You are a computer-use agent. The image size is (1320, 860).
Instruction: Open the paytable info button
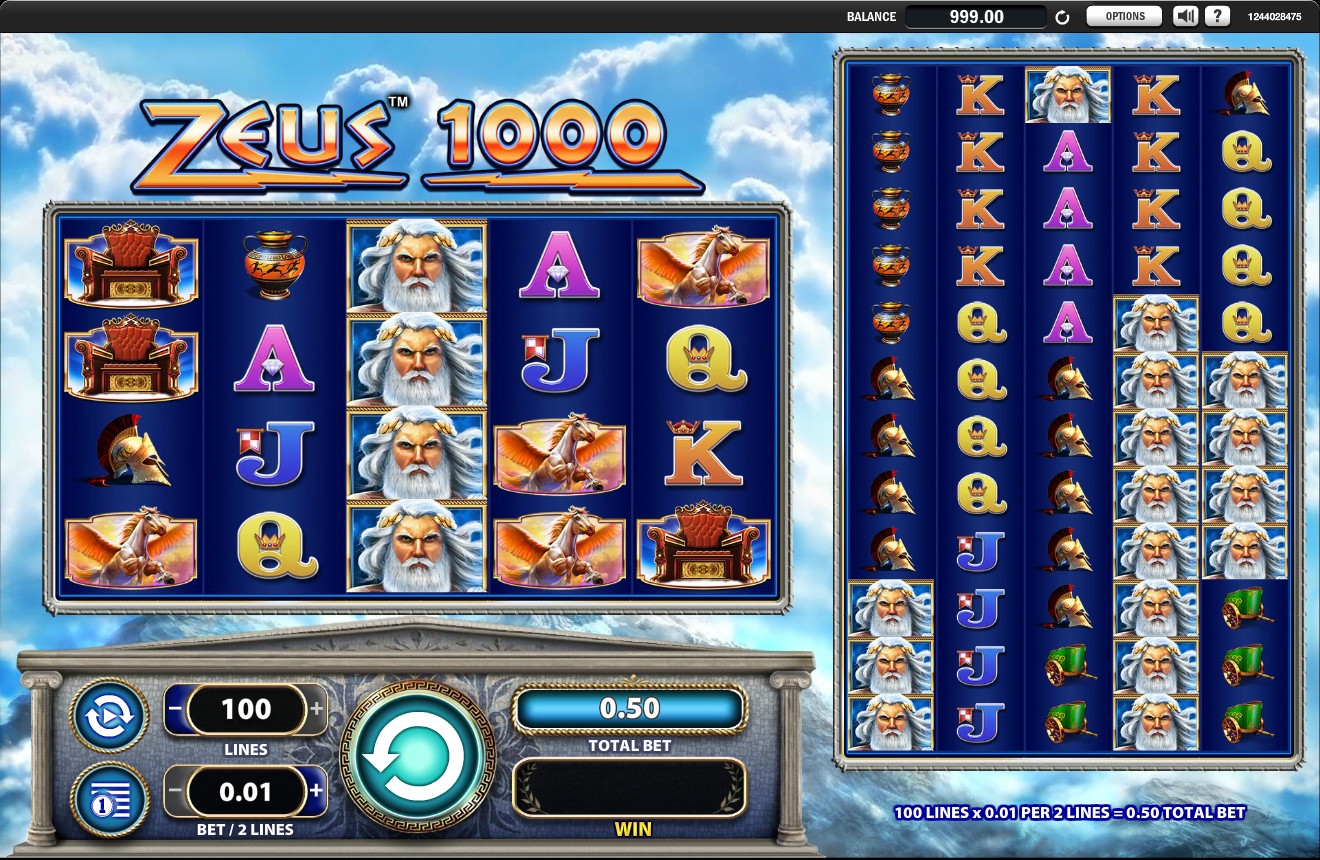pyautogui.click(x=109, y=798)
